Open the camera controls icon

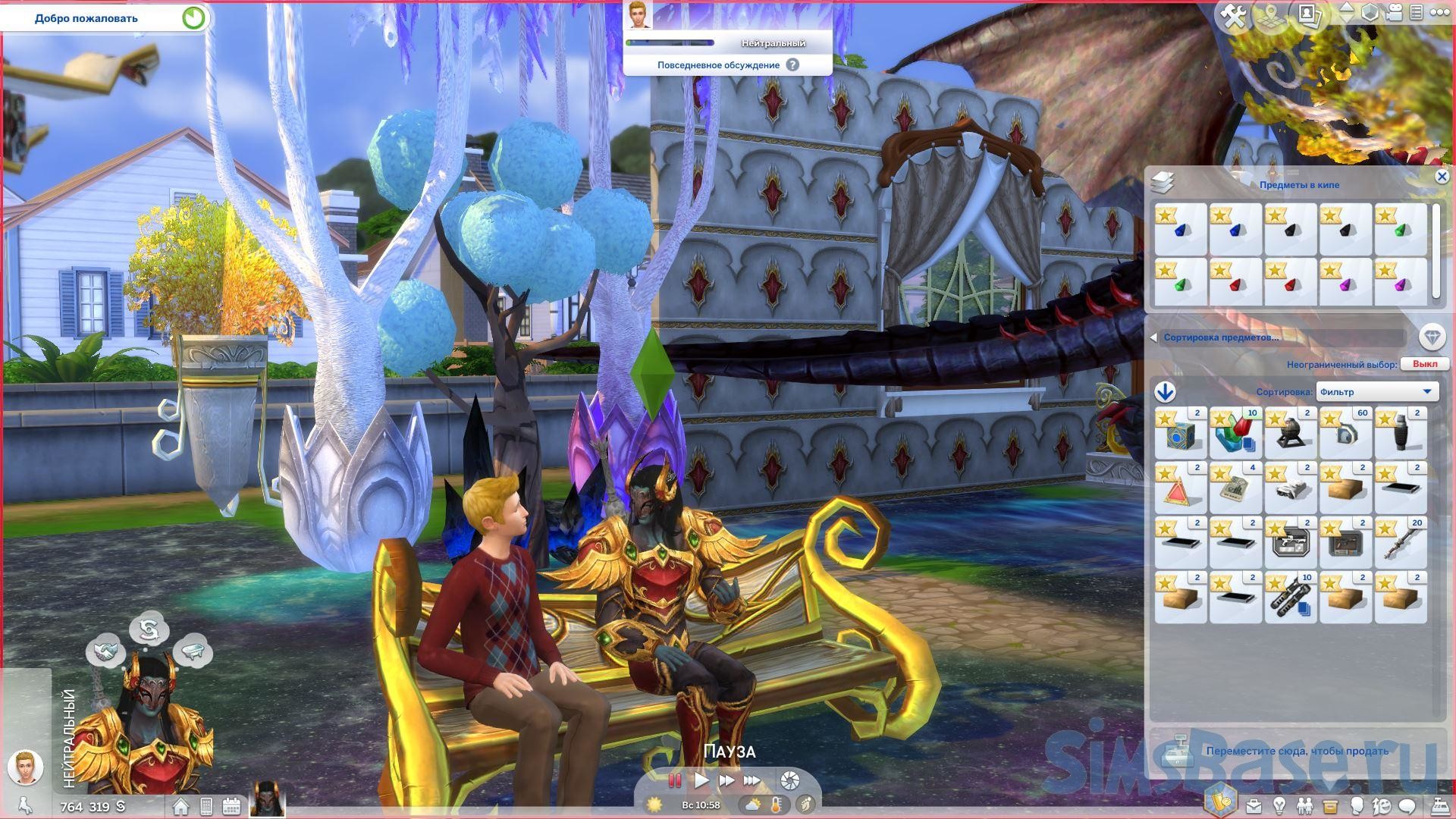coord(1395,13)
